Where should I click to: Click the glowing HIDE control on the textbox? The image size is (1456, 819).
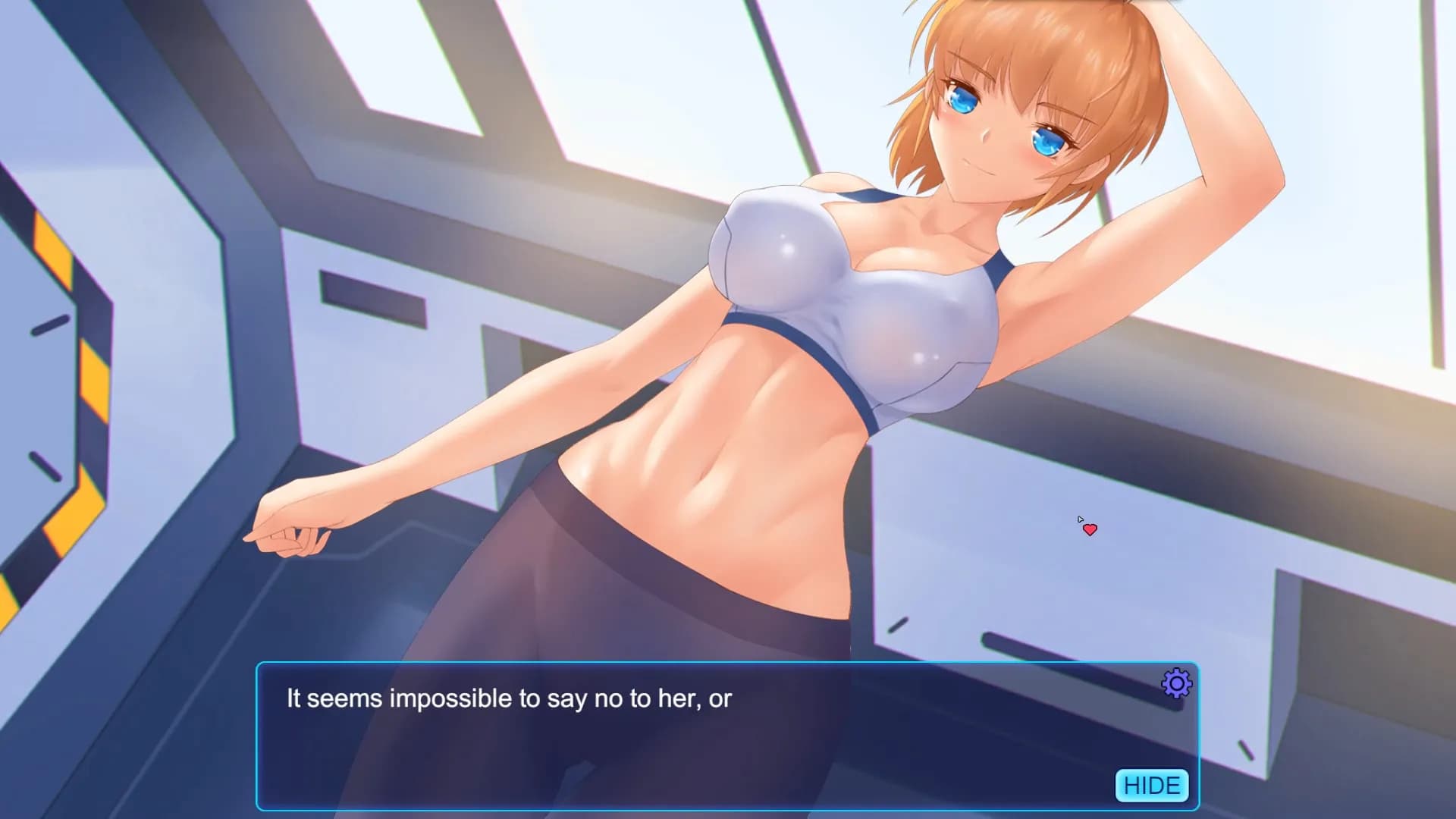click(1153, 786)
